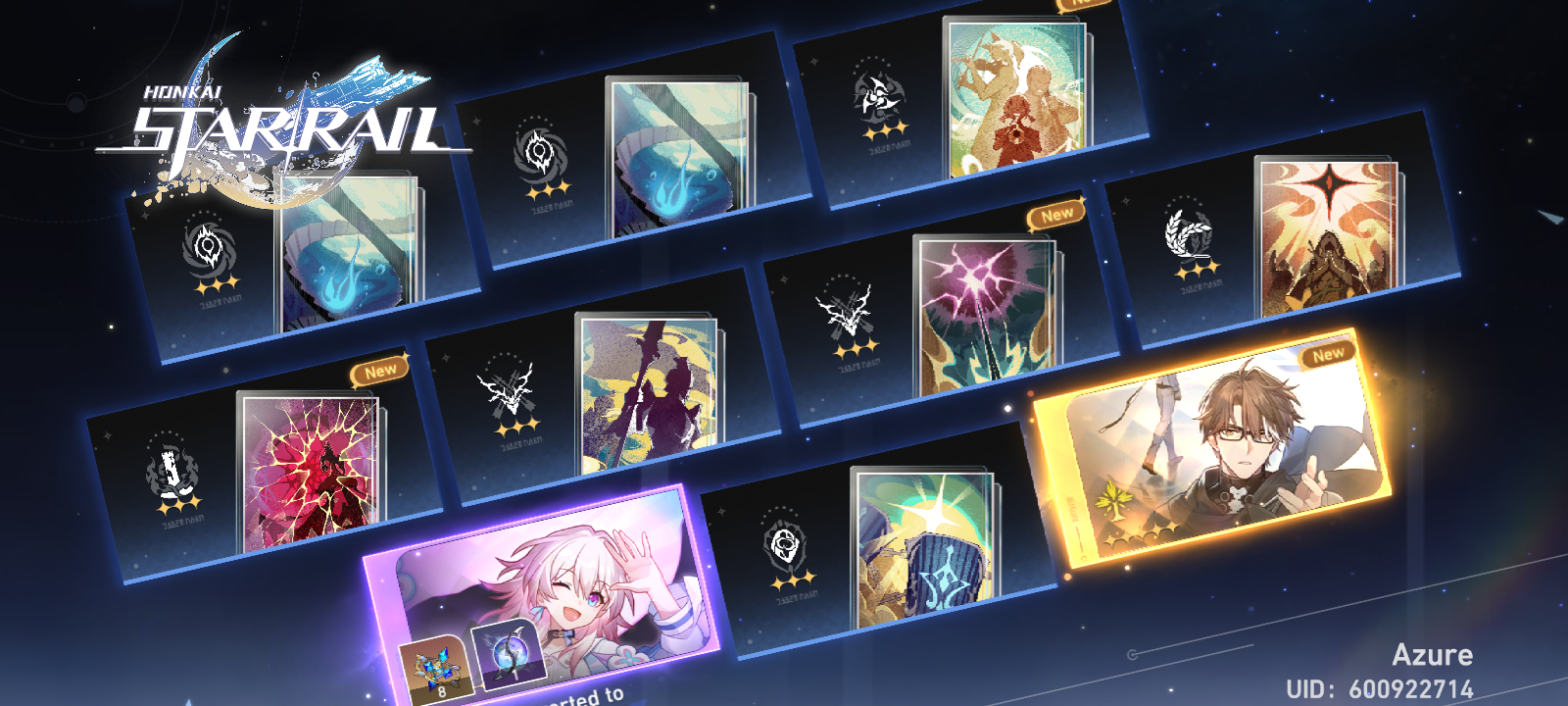Screen dimensions: 1568x706
Task: Click the player name Azure
Action: 1433,654
